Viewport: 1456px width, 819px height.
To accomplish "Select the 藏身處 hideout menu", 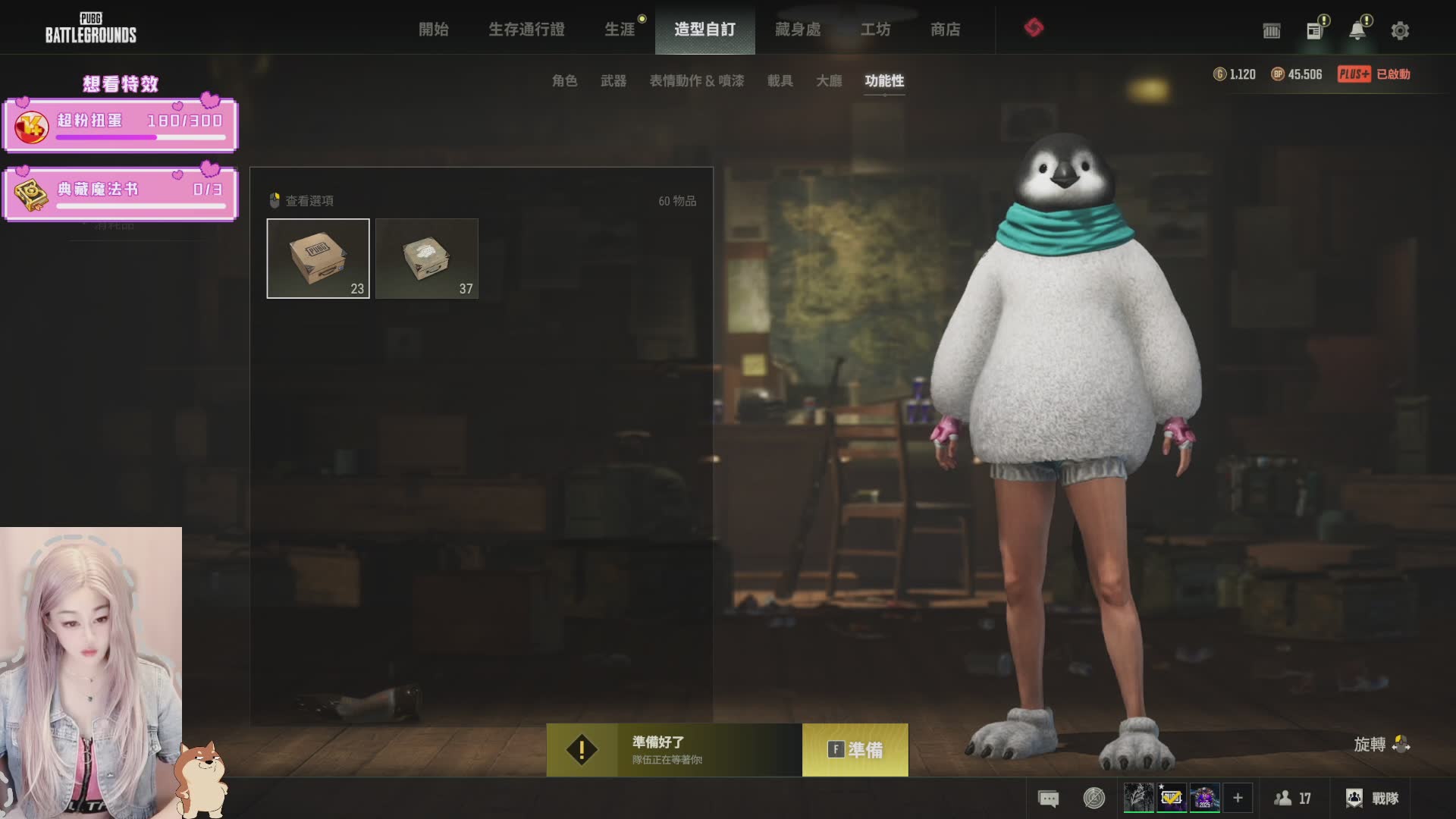I will 798,30.
